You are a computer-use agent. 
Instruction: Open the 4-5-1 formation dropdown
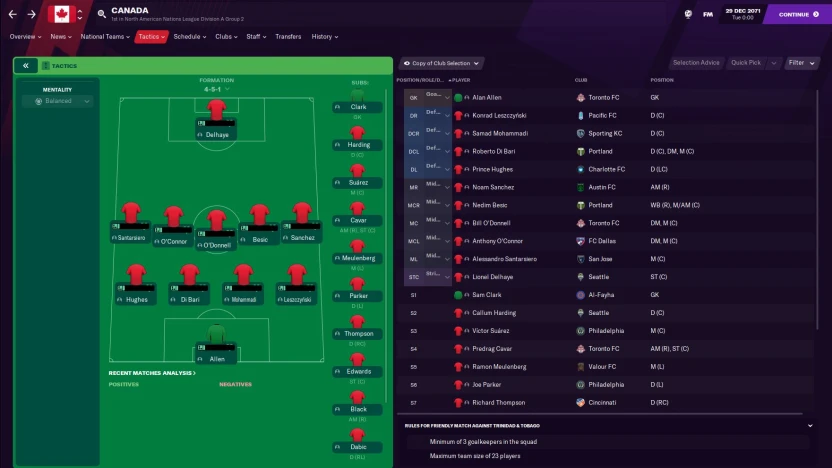(216, 89)
